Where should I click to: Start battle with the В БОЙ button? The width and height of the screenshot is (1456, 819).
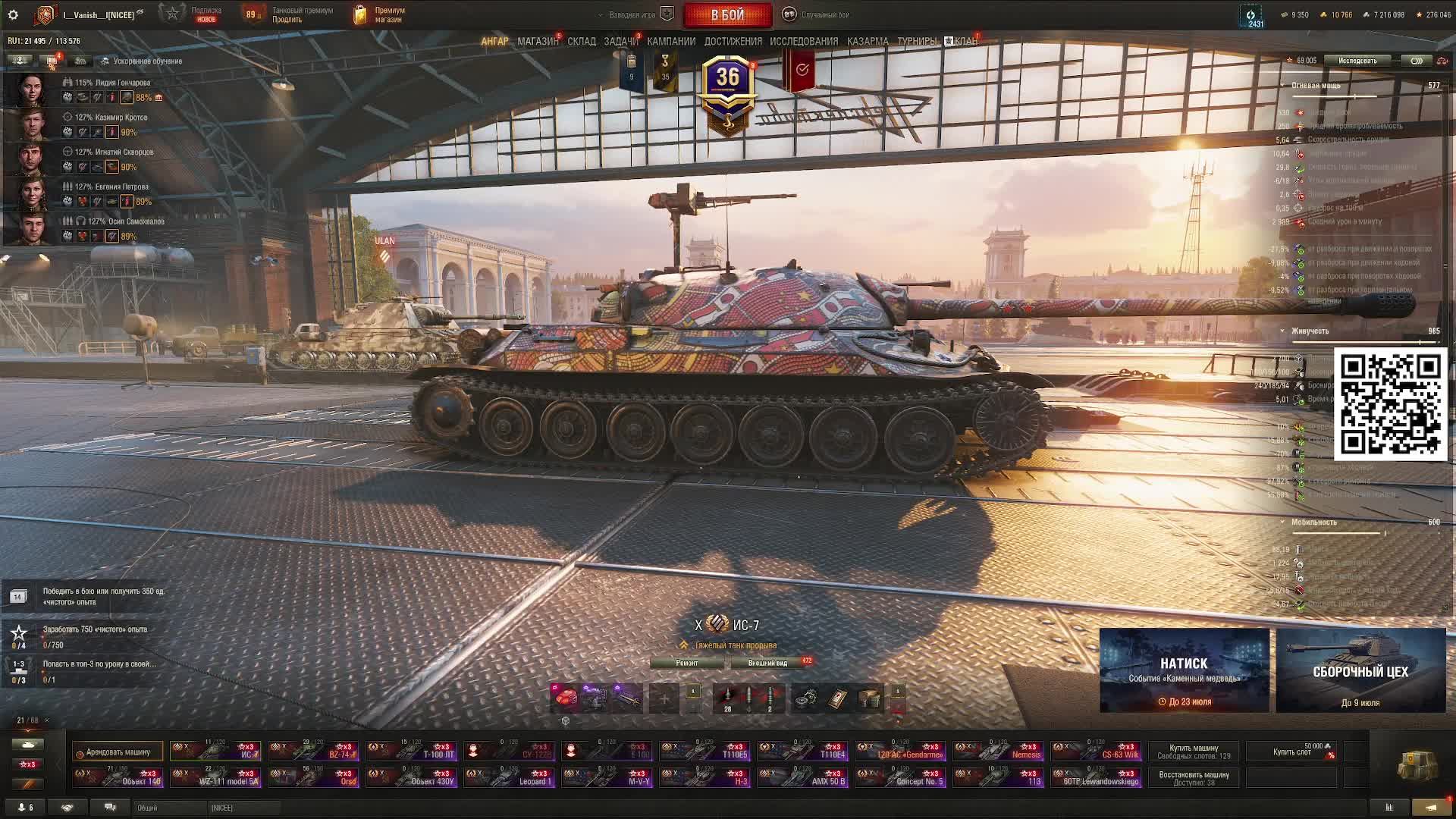[727, 15]
